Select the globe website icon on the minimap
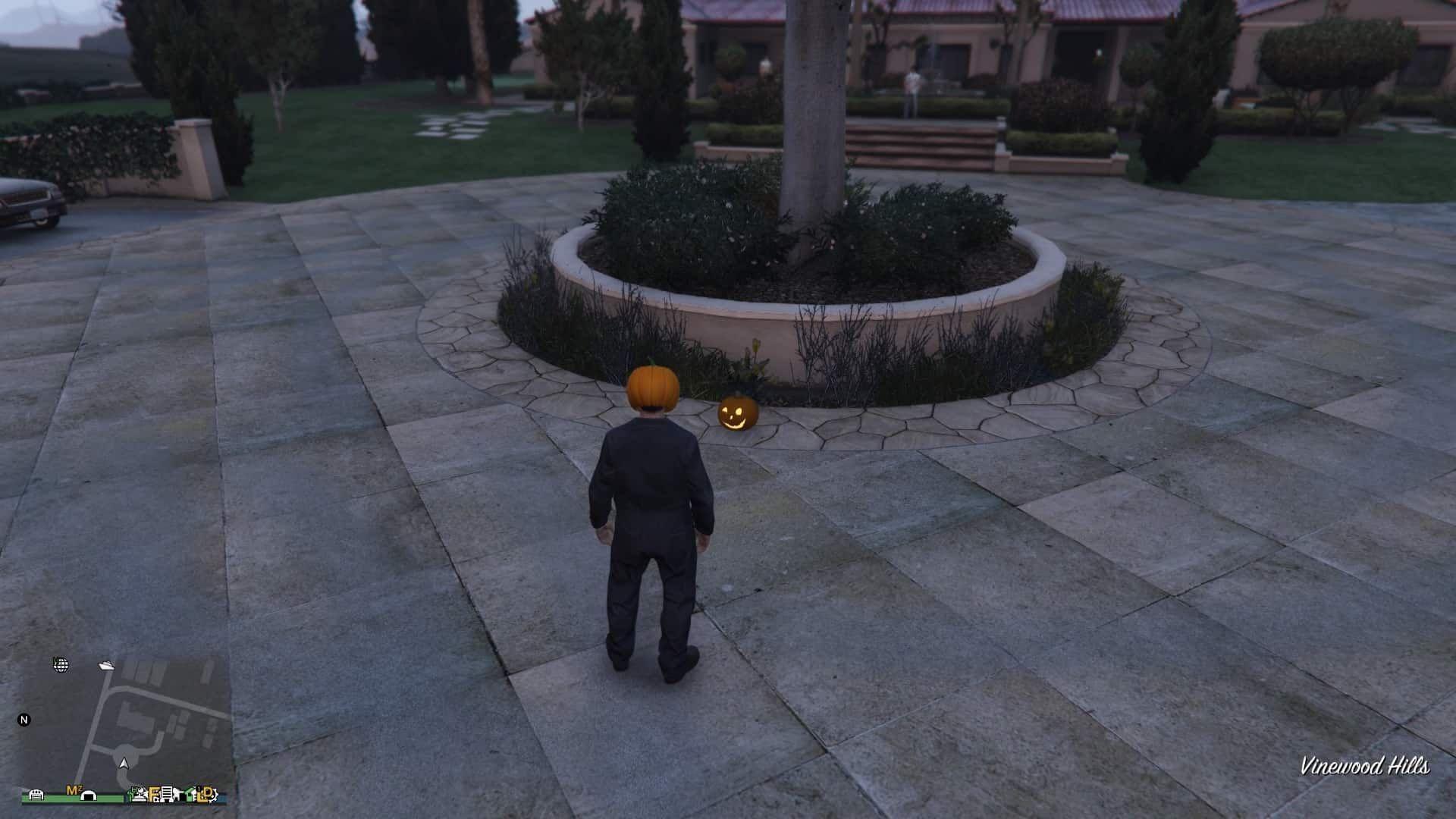This screenshot has height=819, width=1456. [60, 665]
